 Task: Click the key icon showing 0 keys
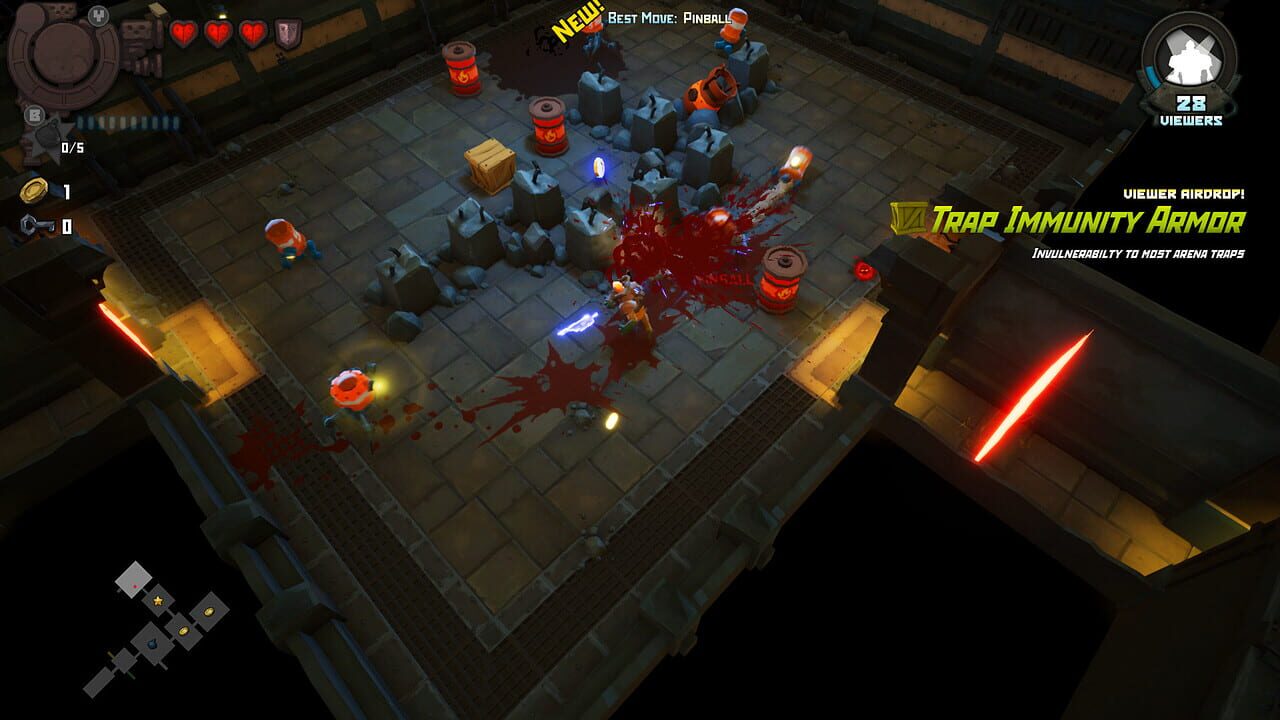pos(35,224)
